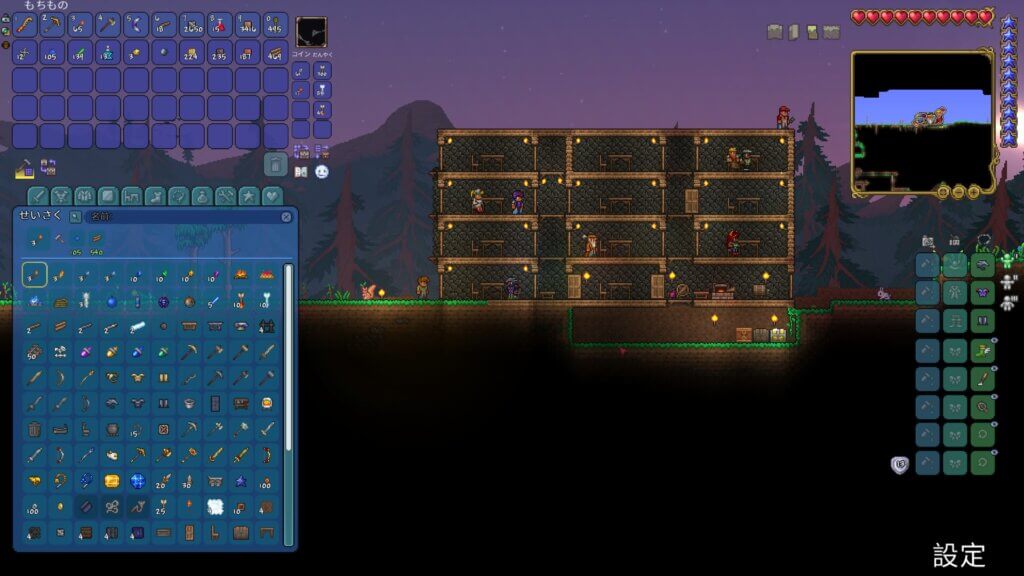Image resolution: width=1024 pixels, height=576 pixels.
Task: Switch to the star filter tab
Action: click(248, 195)
